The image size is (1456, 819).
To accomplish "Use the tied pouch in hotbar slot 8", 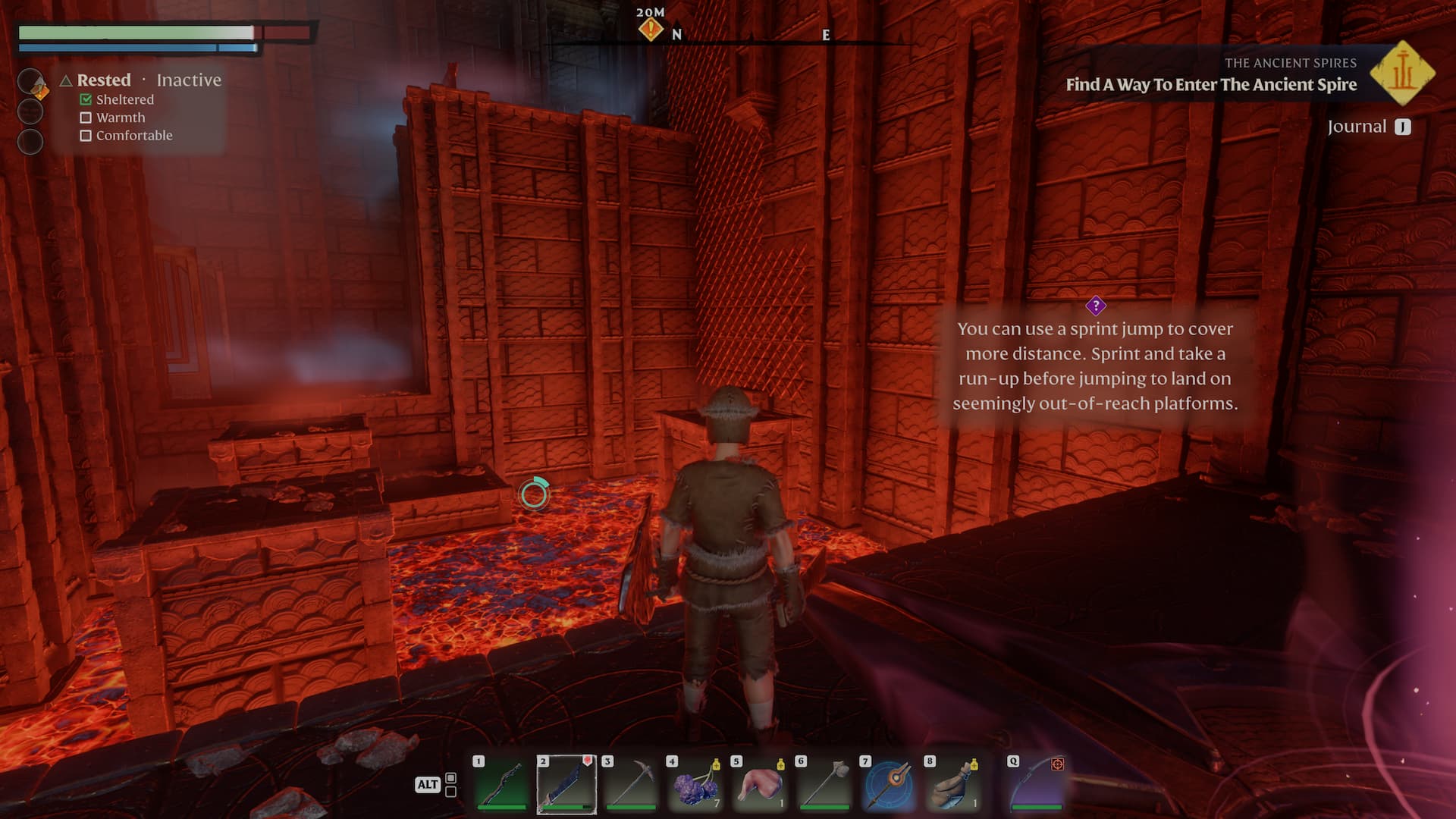I will (x=952, y=784).
